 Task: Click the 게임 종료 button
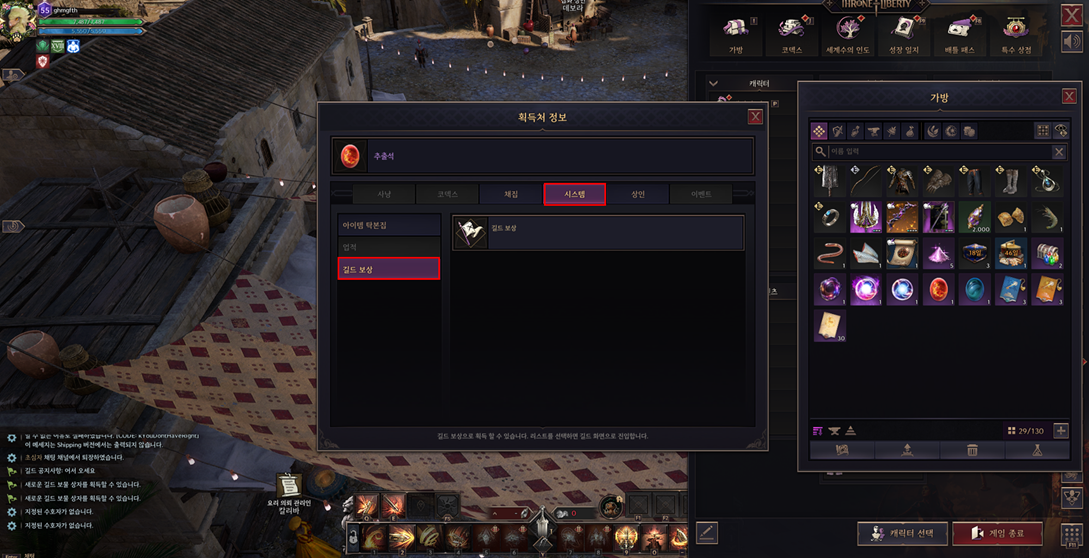pyautogui.click(x=997, y=533)
